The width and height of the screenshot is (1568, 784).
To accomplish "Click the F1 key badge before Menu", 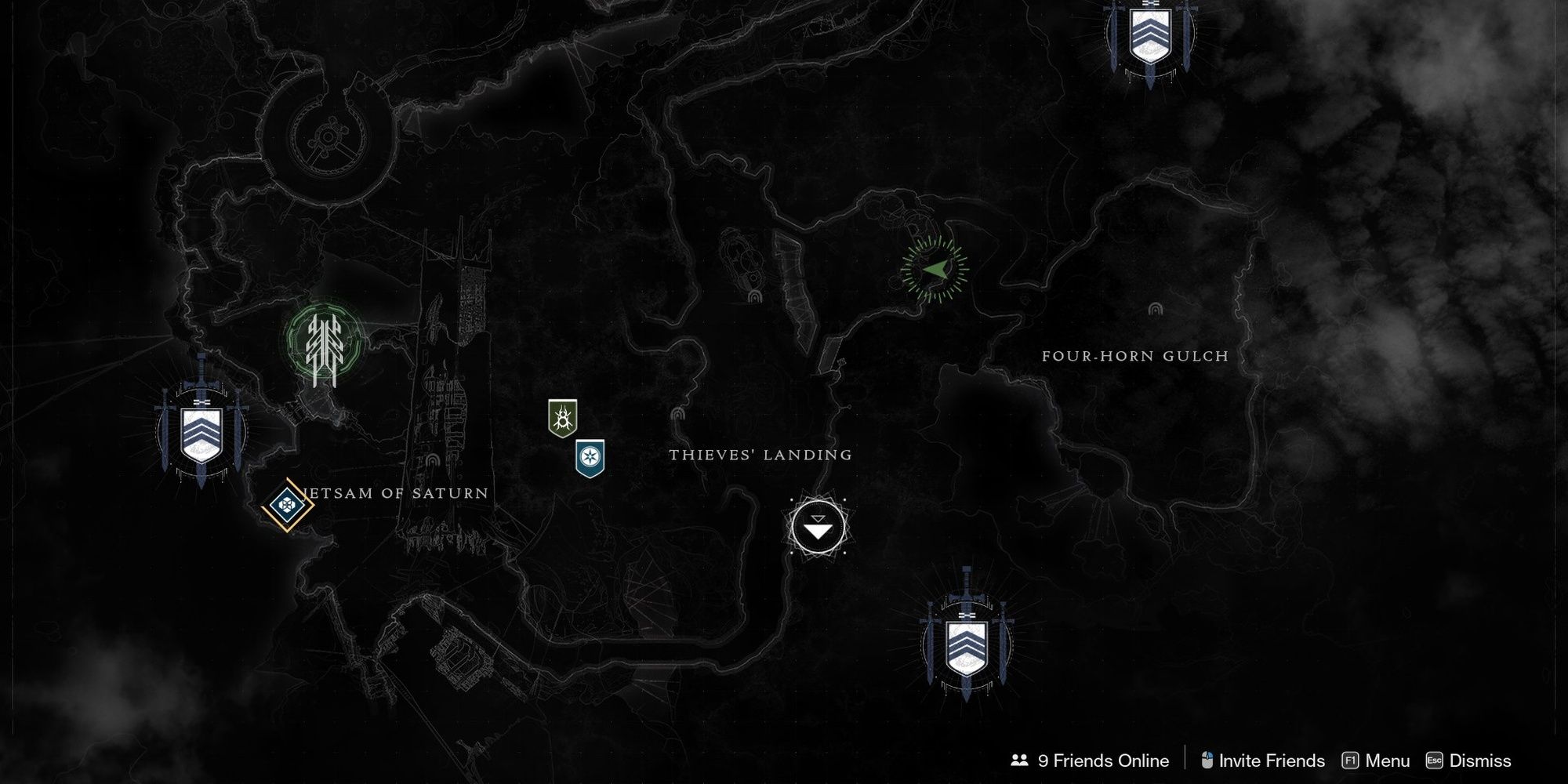I will (1351, 760).
